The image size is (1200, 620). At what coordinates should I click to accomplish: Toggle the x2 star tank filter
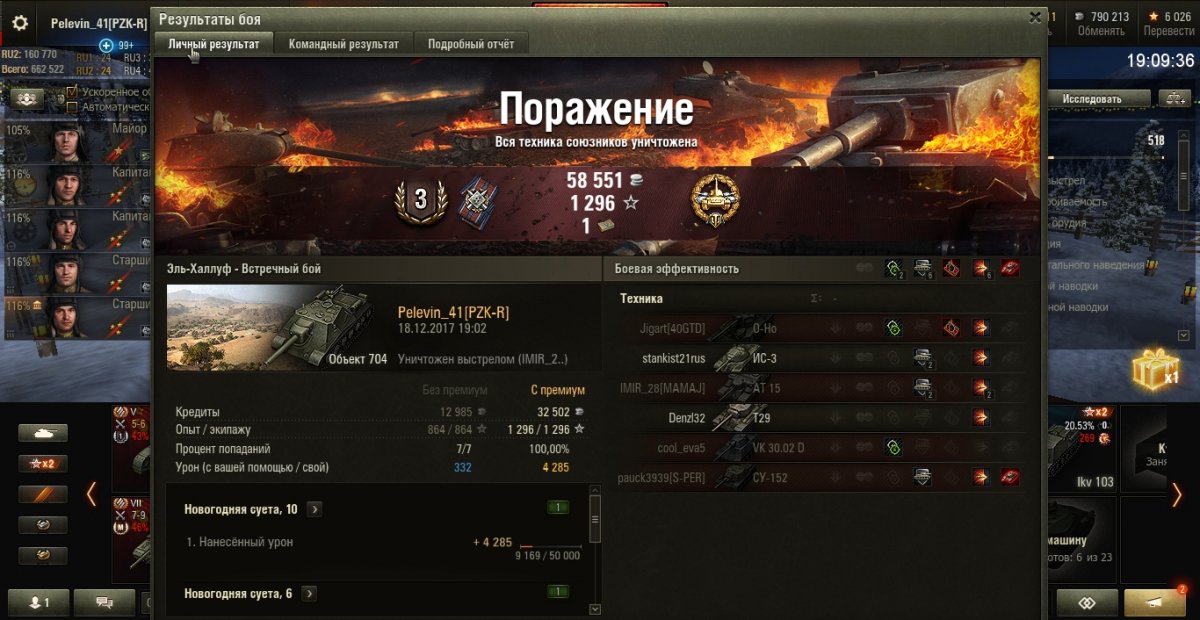[43, 464]
